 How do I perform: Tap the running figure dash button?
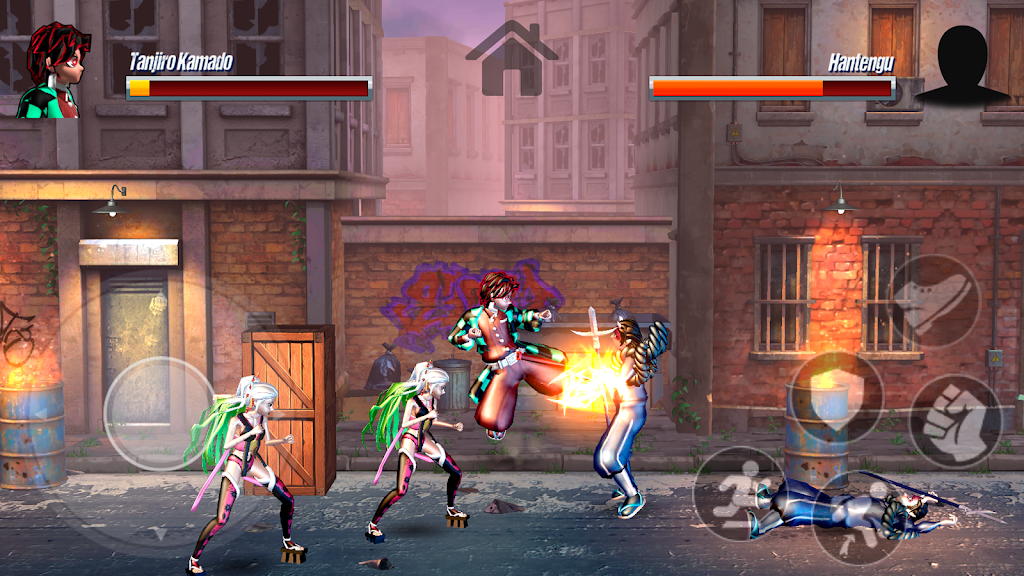coord(740,493)
